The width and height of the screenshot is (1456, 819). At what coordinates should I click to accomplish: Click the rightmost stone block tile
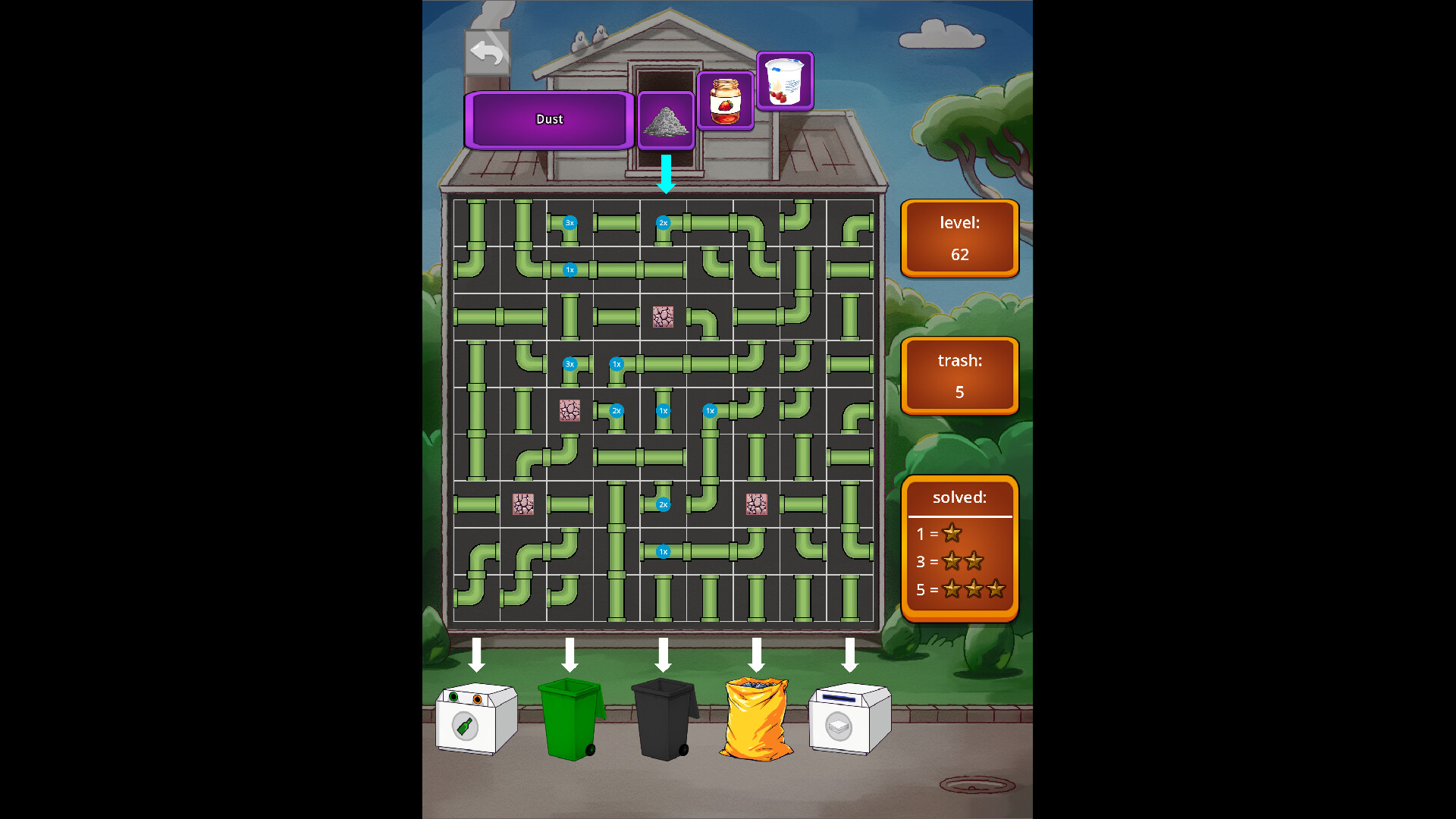click(755, 504)
